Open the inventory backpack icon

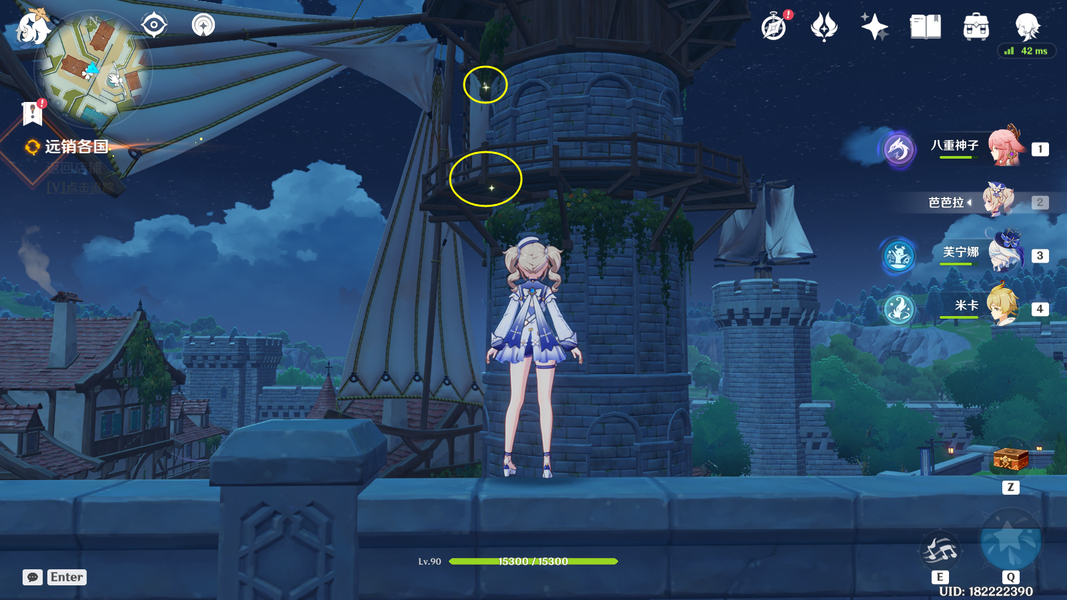click(x=976, y=27)
